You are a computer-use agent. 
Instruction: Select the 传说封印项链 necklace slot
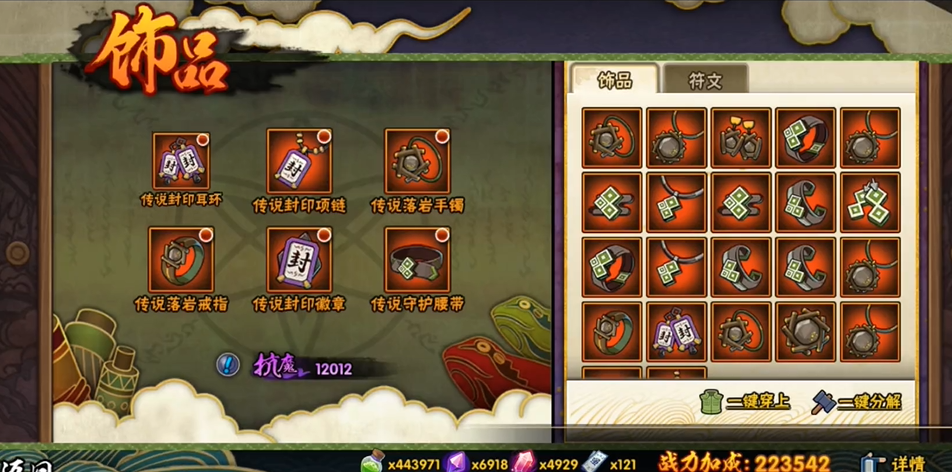pyautogui.click(x=299, y=161)
